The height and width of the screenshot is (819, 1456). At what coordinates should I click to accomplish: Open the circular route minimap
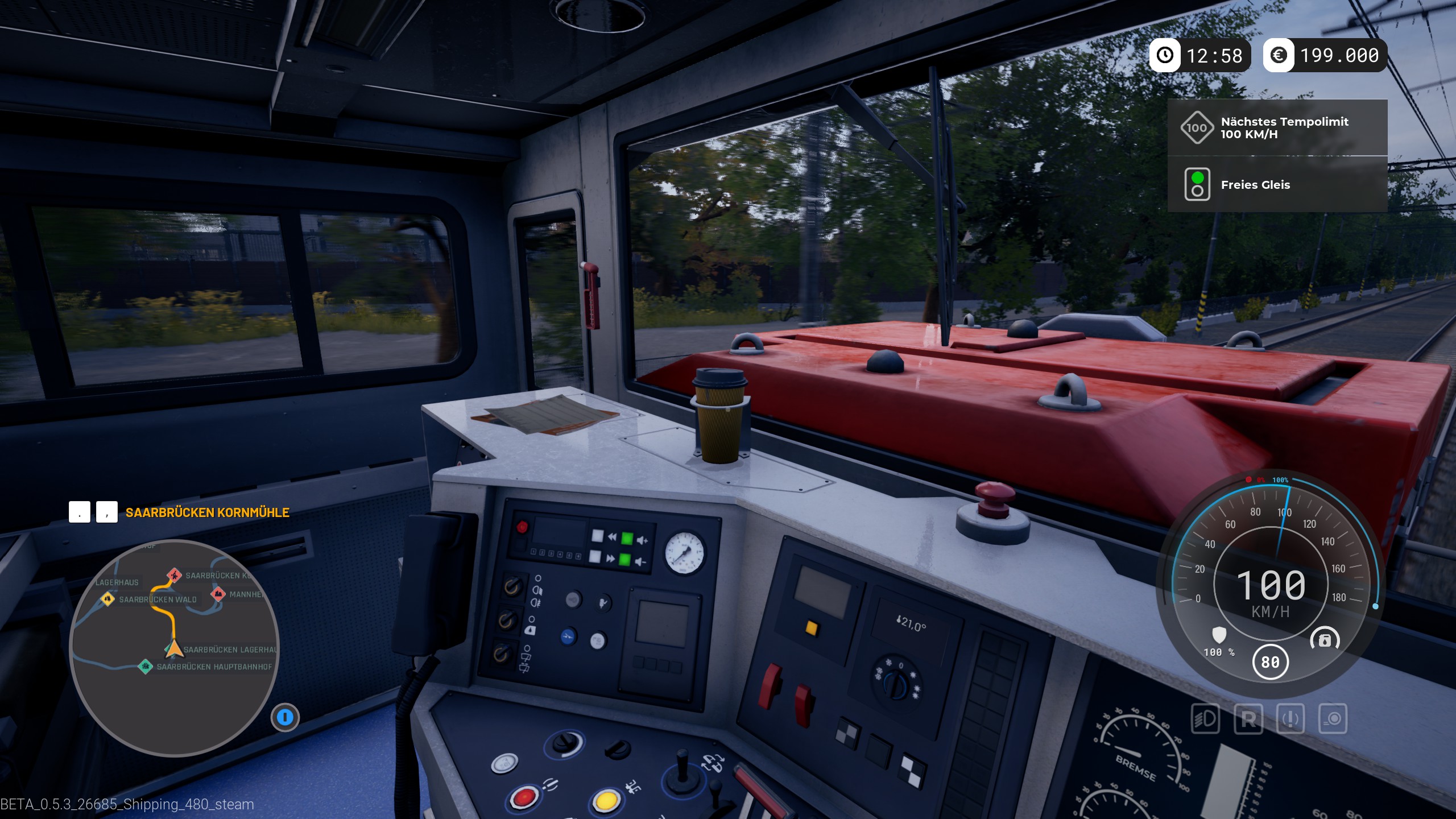pos(174,648)
